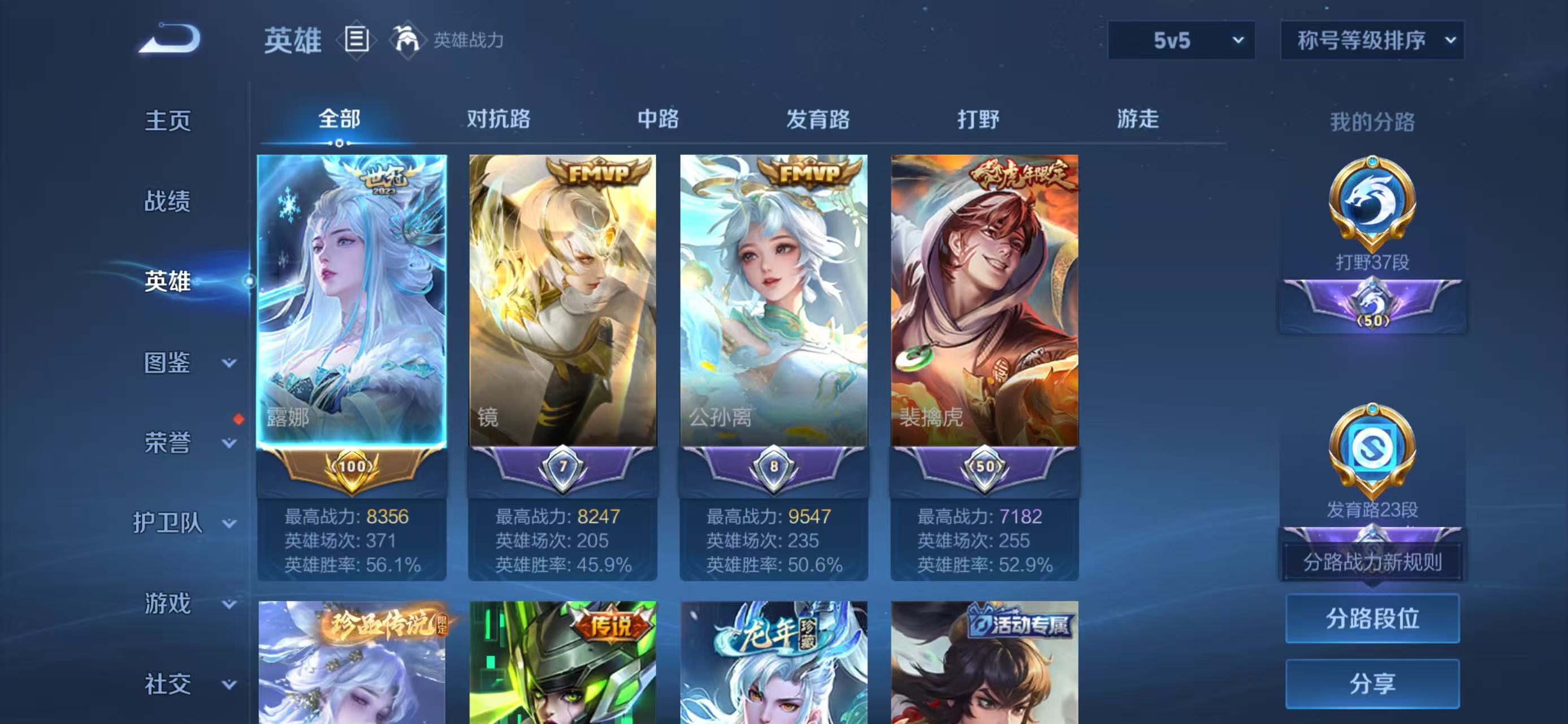Viewport: 1568px width, 724px height.
Task: Open the hero list view icon beside 英雄
Action: [x=356, y=41]
